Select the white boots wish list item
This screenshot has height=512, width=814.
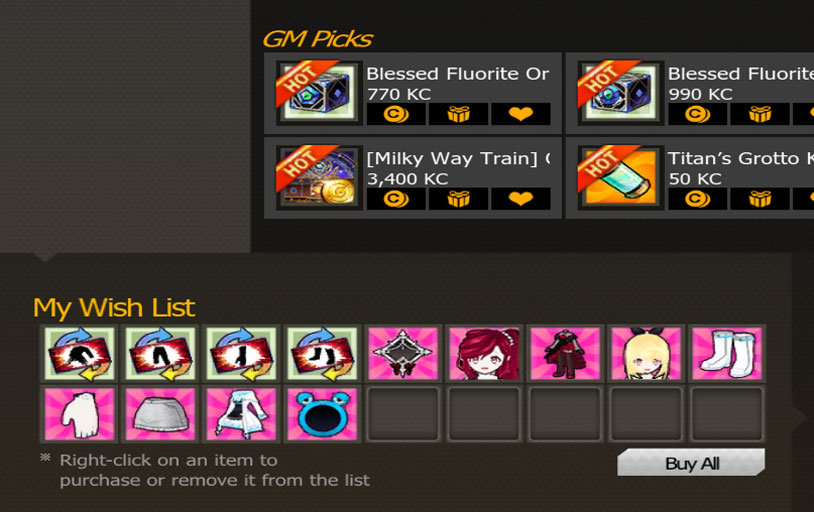tap(727, 353)
